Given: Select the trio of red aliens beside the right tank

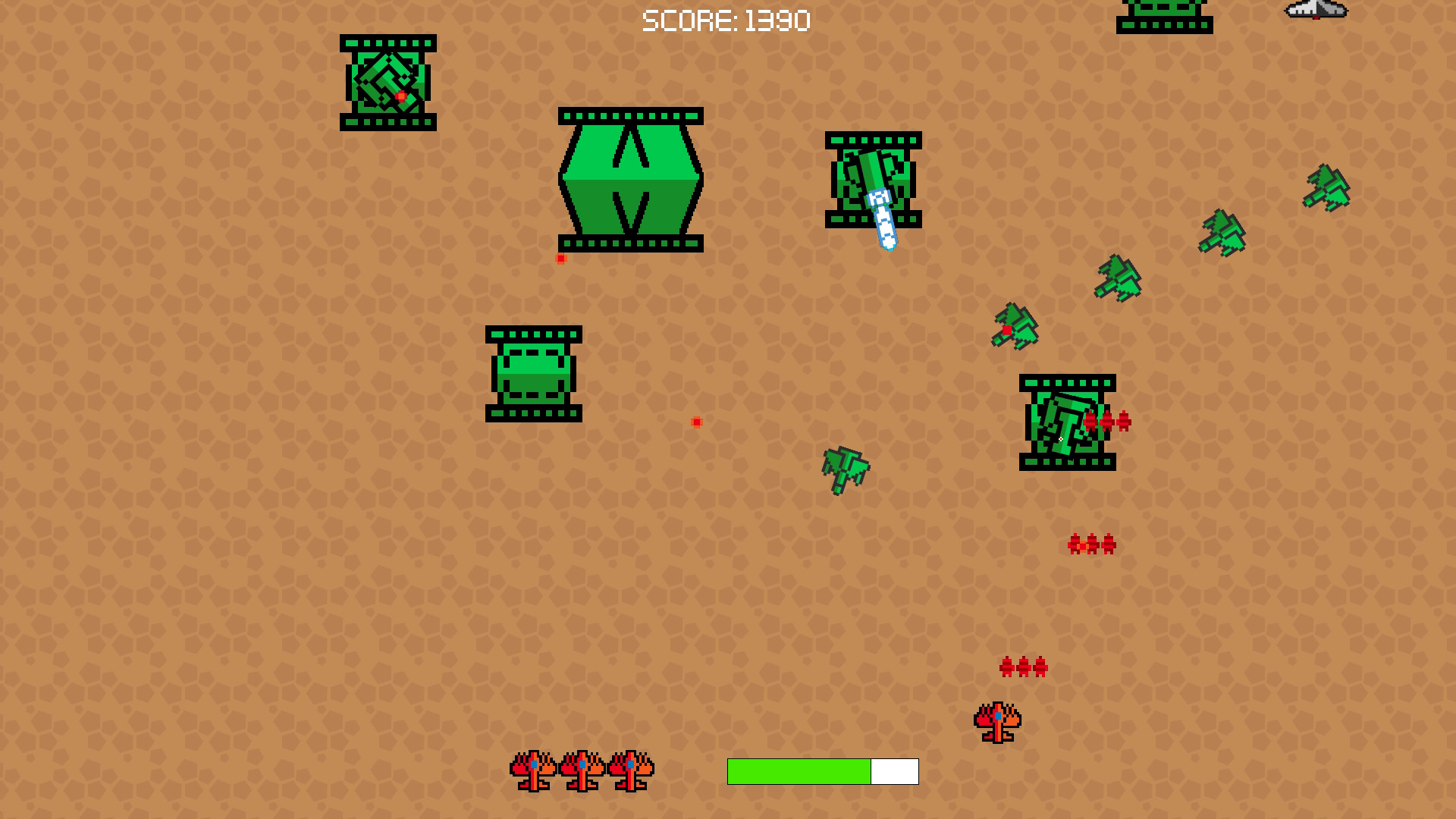Looking at the screenshot, I should 1106,423.
